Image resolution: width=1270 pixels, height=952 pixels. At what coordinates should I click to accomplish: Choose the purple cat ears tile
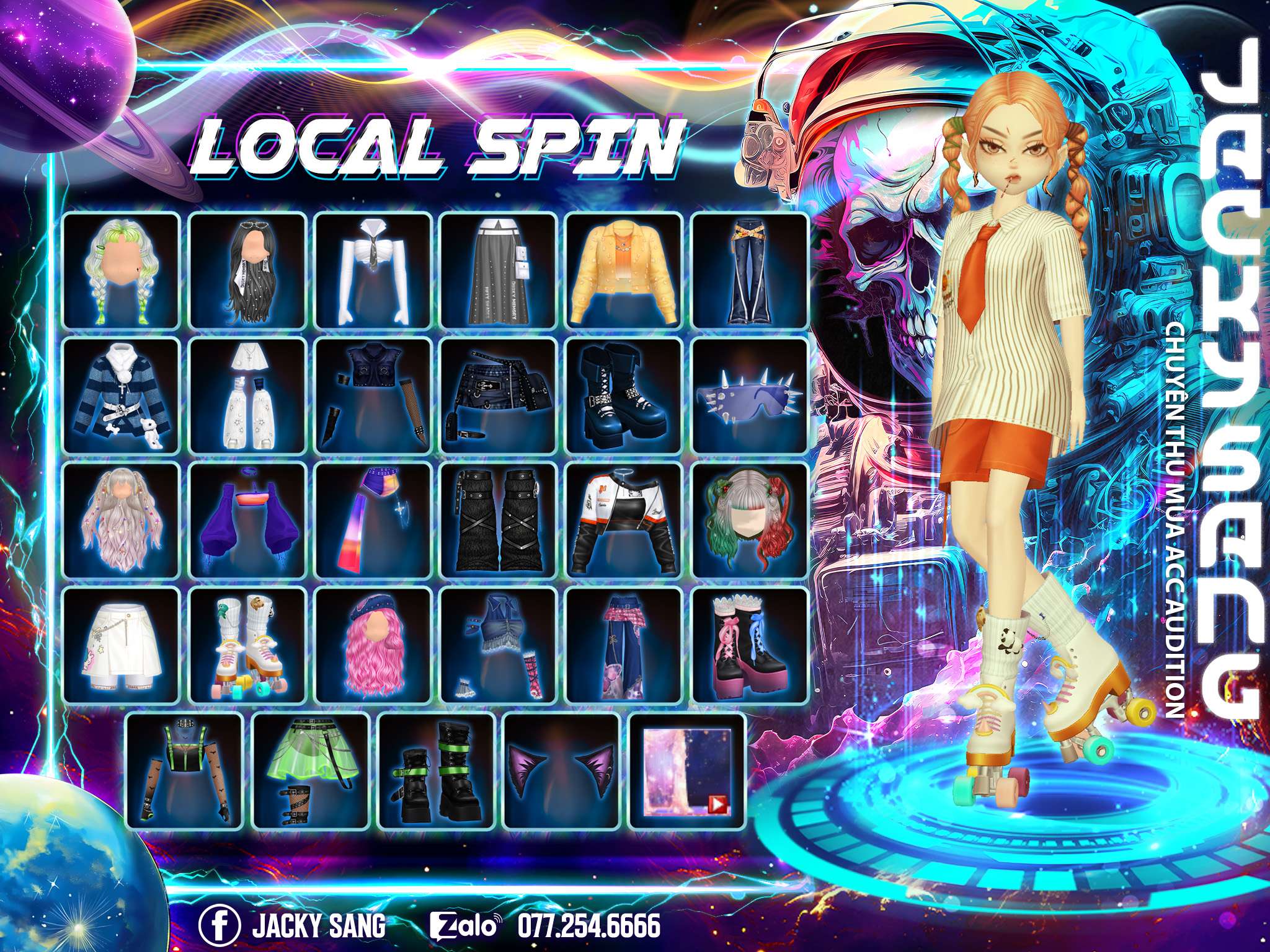coord(561,770)
